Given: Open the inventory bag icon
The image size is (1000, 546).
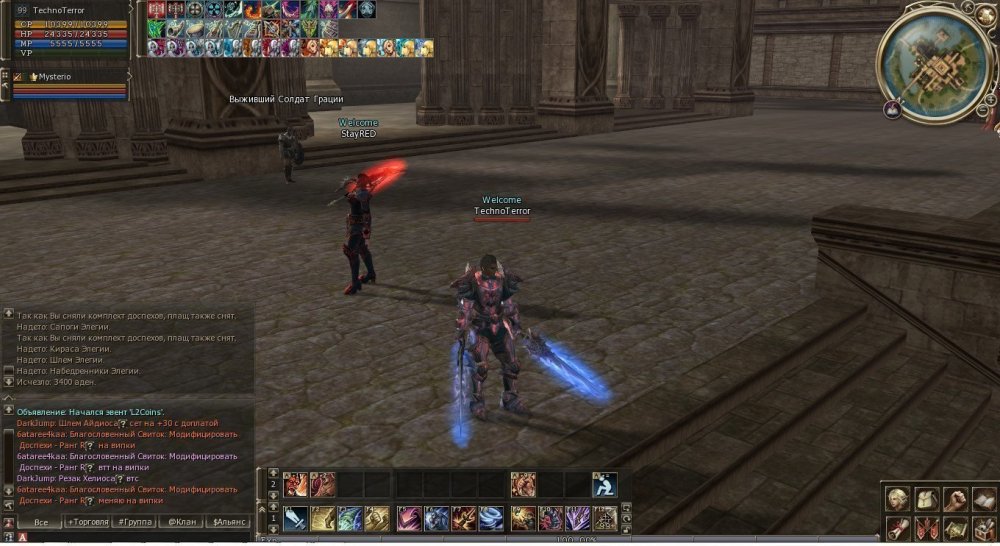Looking at the screenshot, I should (926, 498).
